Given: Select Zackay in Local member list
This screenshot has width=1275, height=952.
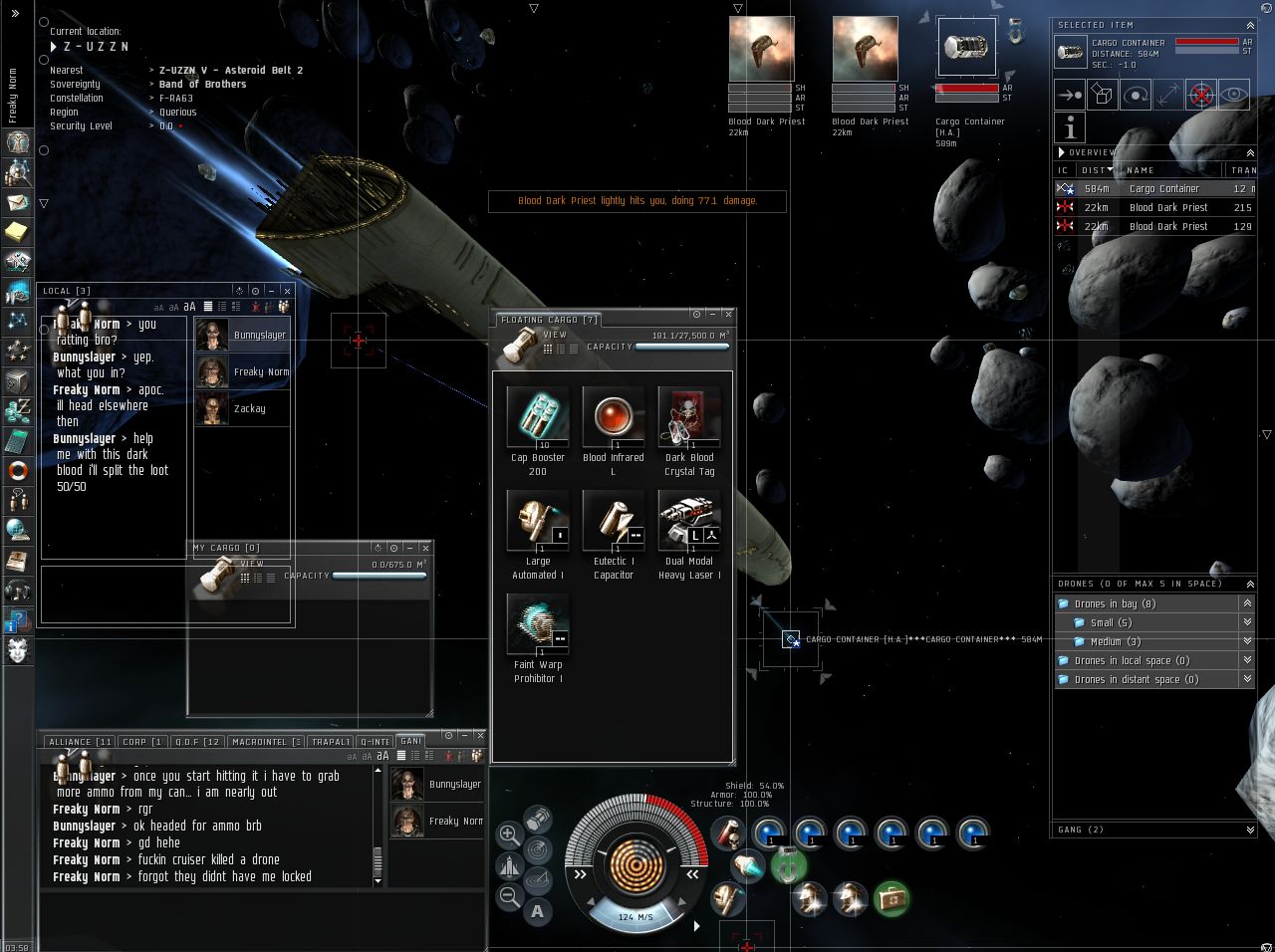Looking at the screenshot, I should point(242,408).
